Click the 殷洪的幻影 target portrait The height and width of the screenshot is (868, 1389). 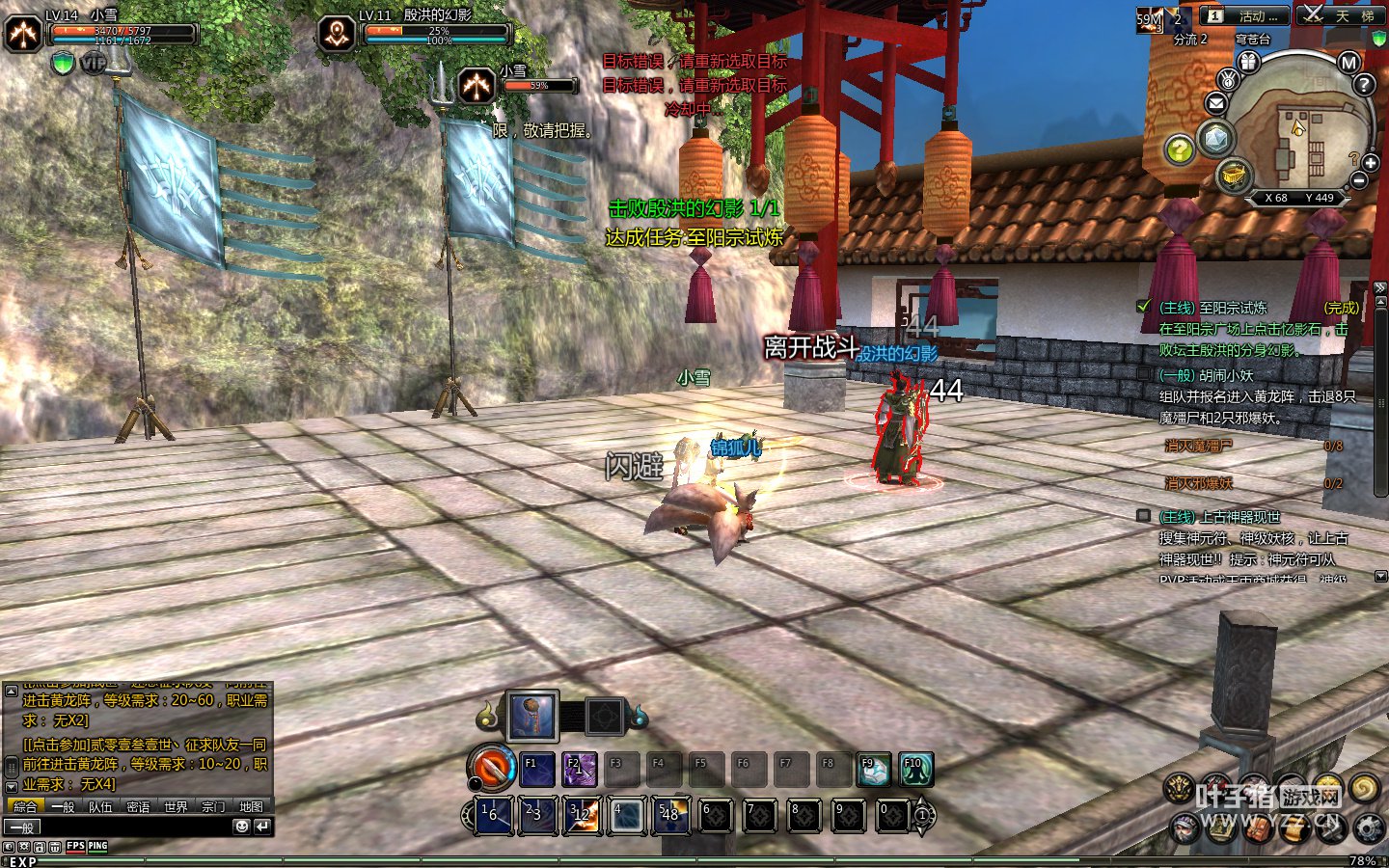(337, 34)
